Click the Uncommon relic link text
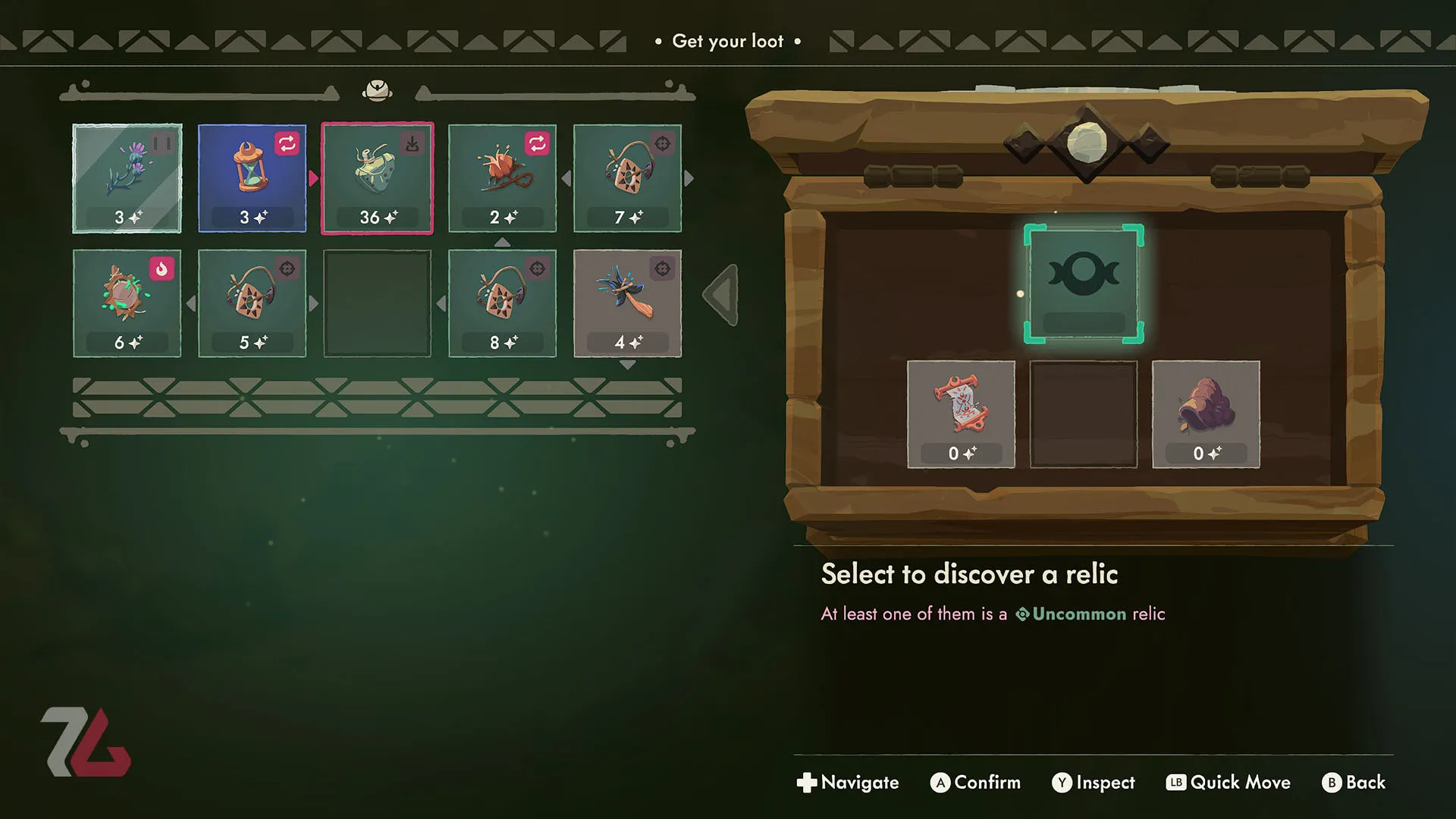1456x819 pixels. click(x=1080, y=613)
